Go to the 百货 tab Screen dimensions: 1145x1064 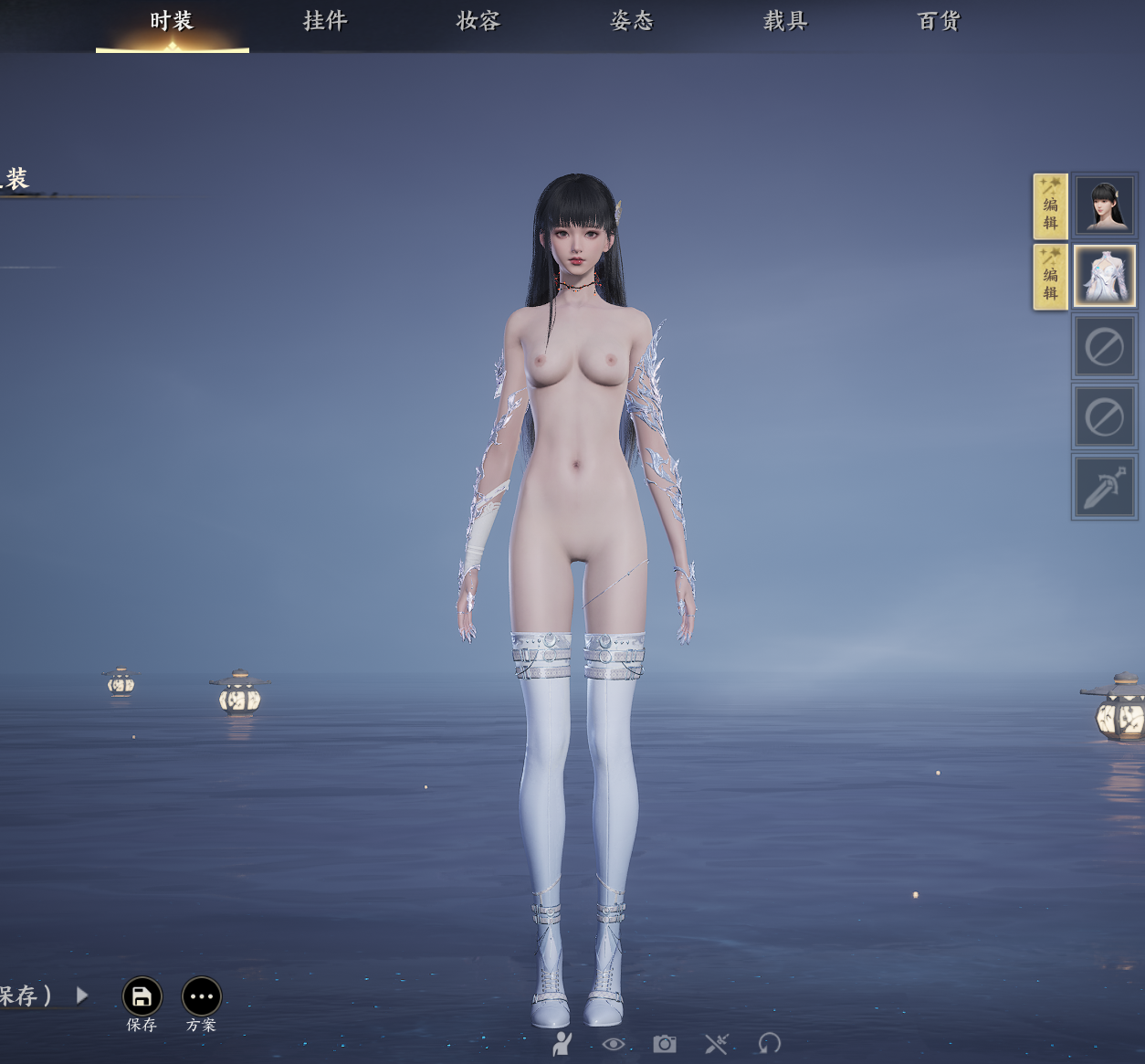click(939, 21)
